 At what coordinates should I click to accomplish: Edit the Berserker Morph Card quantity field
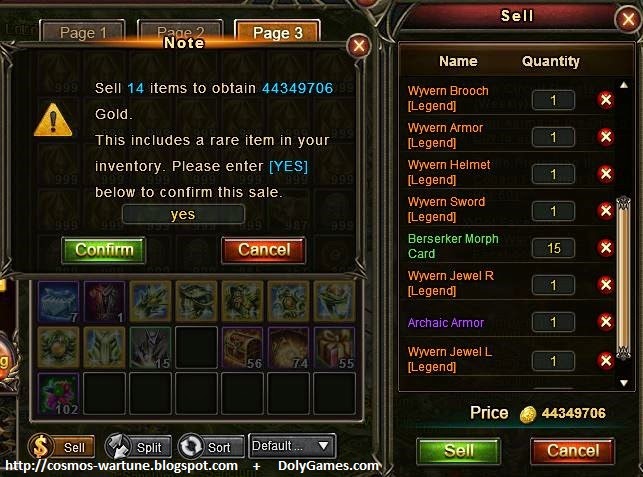point(554,247)
